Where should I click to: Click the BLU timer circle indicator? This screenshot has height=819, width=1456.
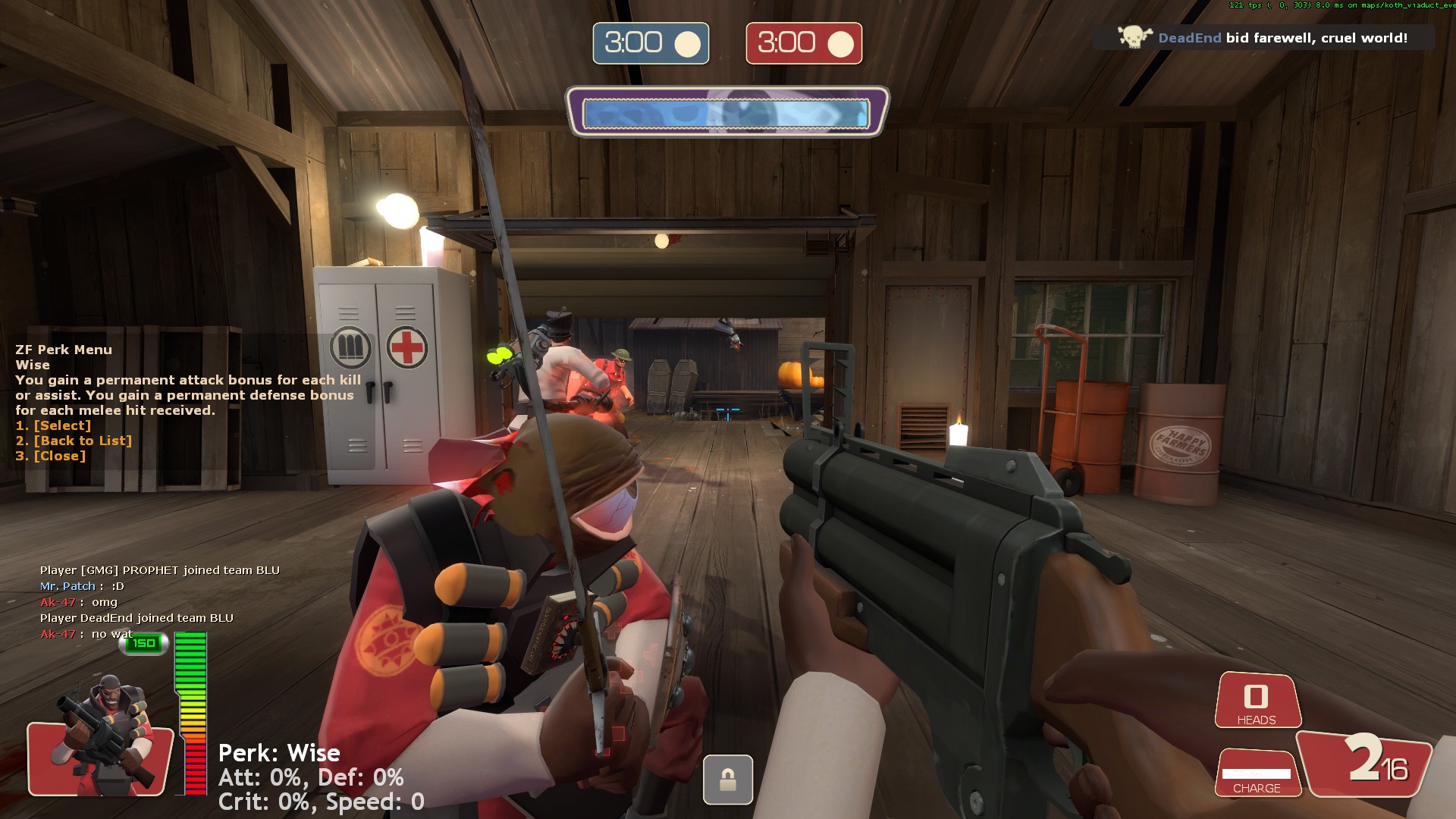[686, 43]
